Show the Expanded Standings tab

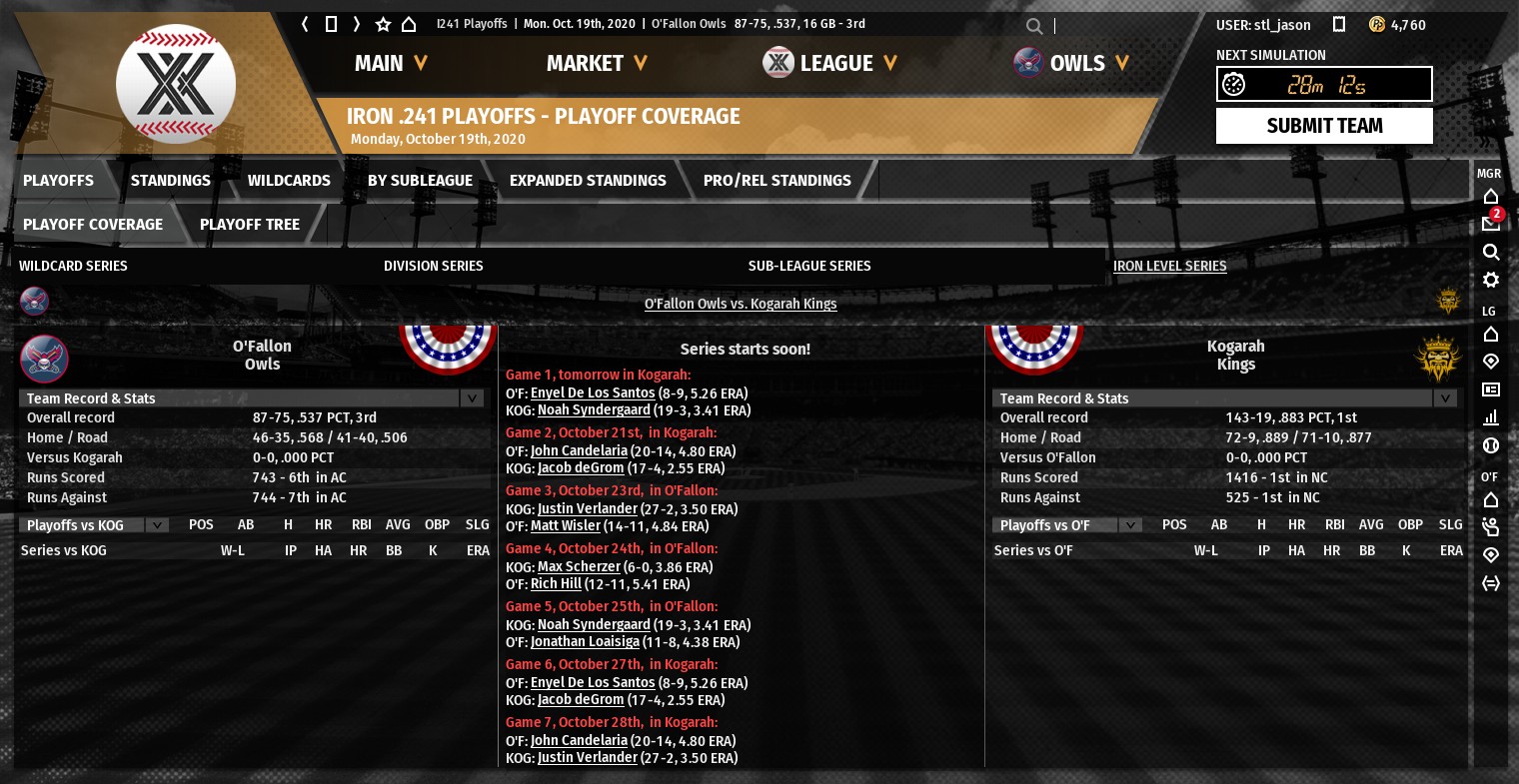(x=588, y=181)
